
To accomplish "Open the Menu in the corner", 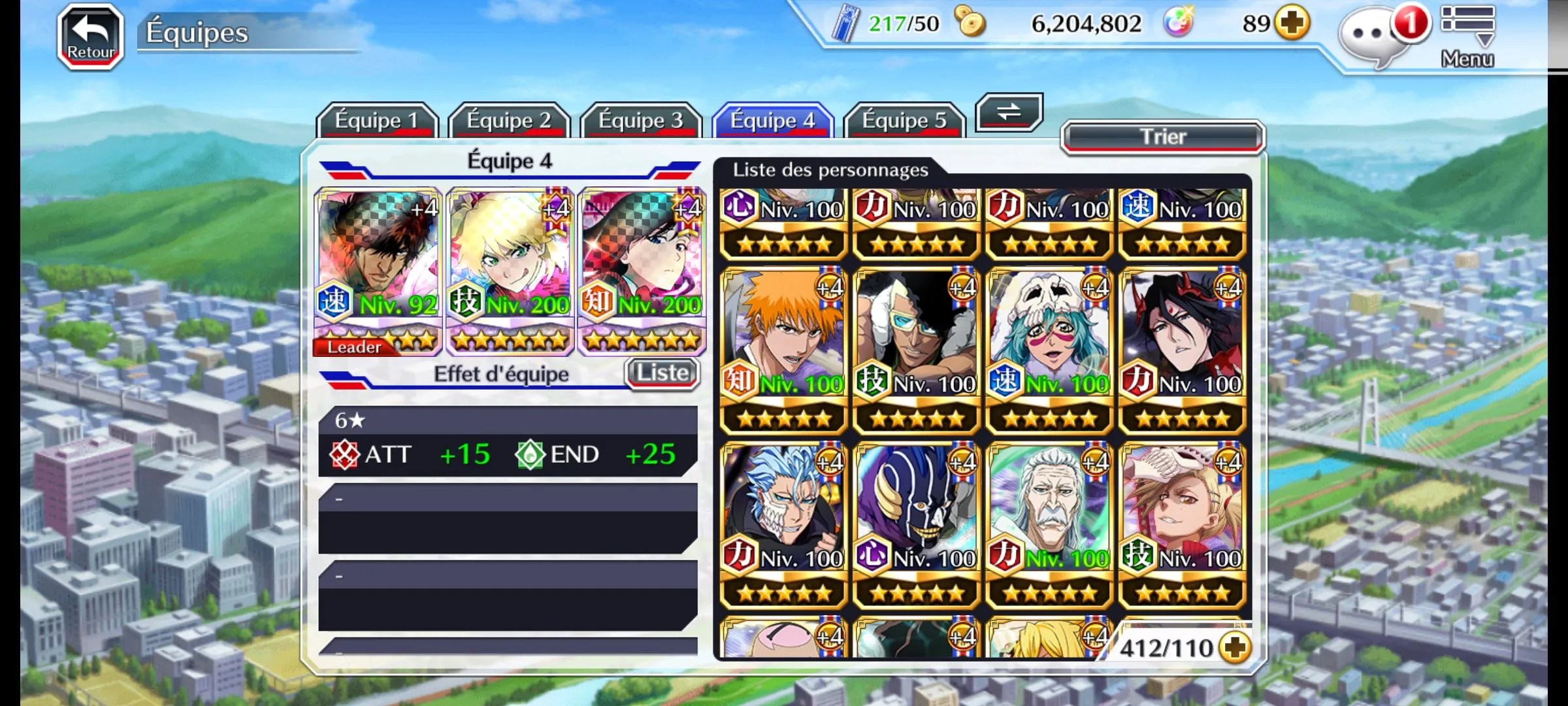I will click(1467, 36).
